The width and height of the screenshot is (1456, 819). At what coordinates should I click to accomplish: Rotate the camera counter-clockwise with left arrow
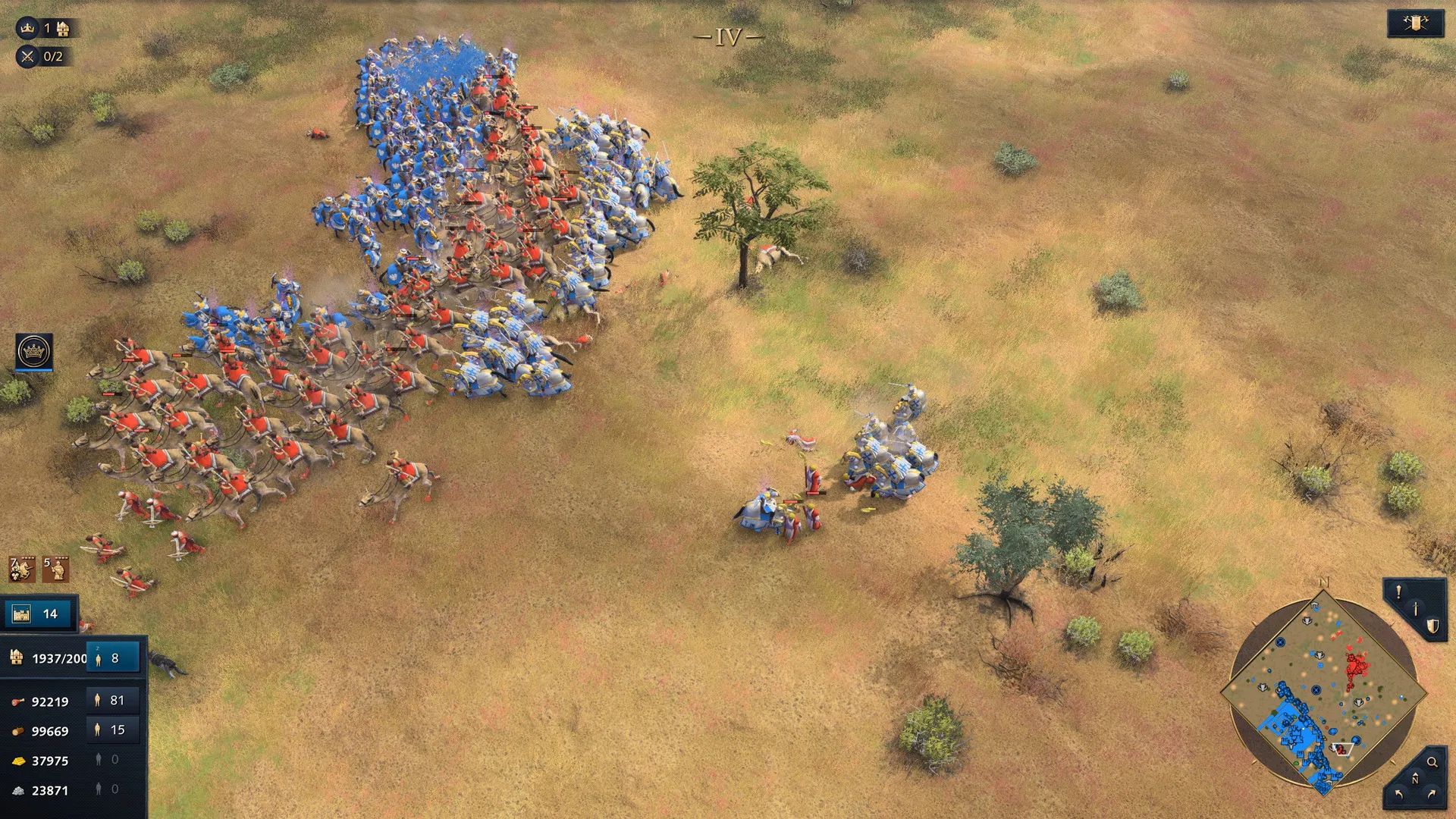point(1398,794)
